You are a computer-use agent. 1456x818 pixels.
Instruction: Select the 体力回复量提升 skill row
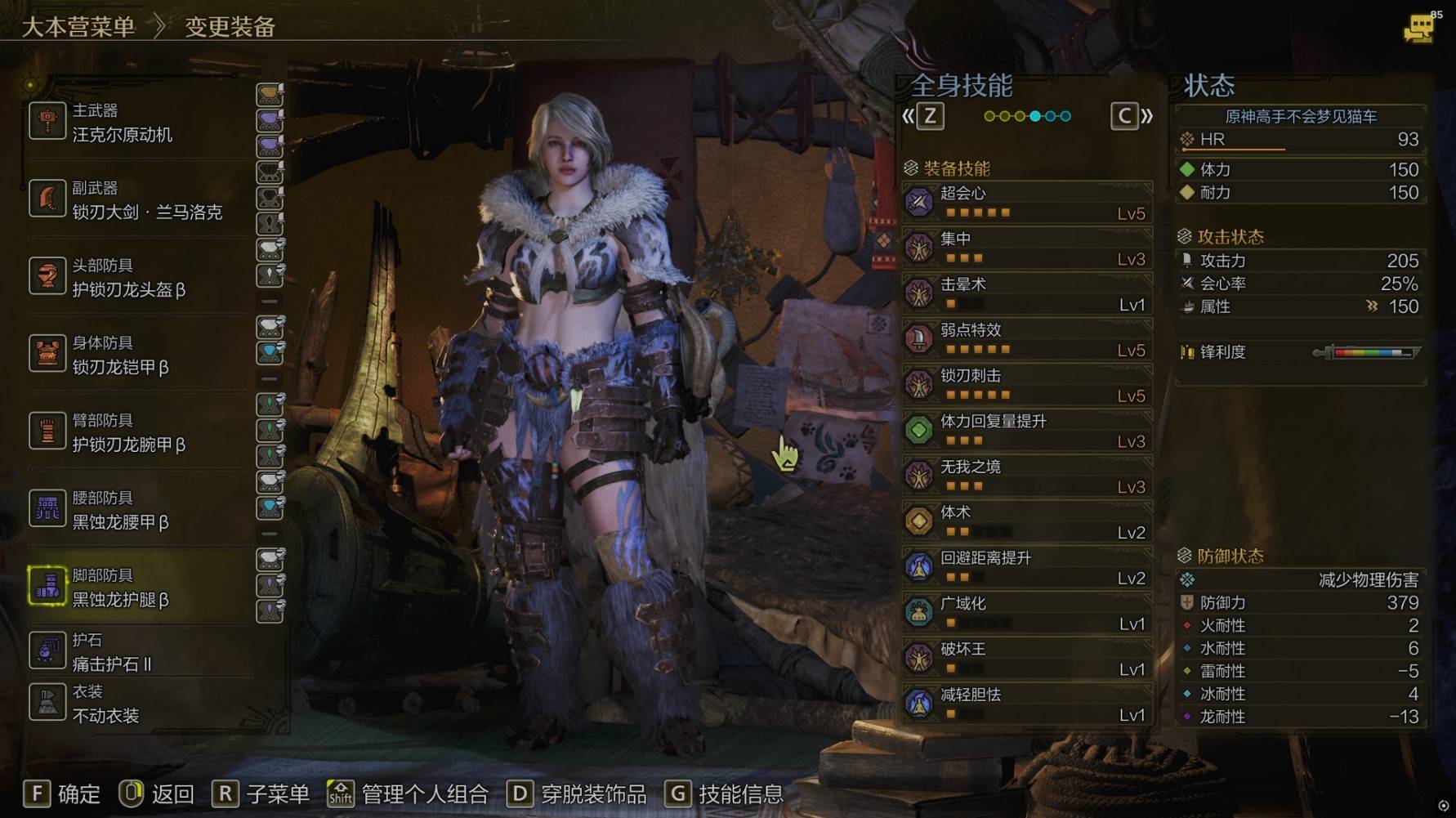coord(1028,431)
